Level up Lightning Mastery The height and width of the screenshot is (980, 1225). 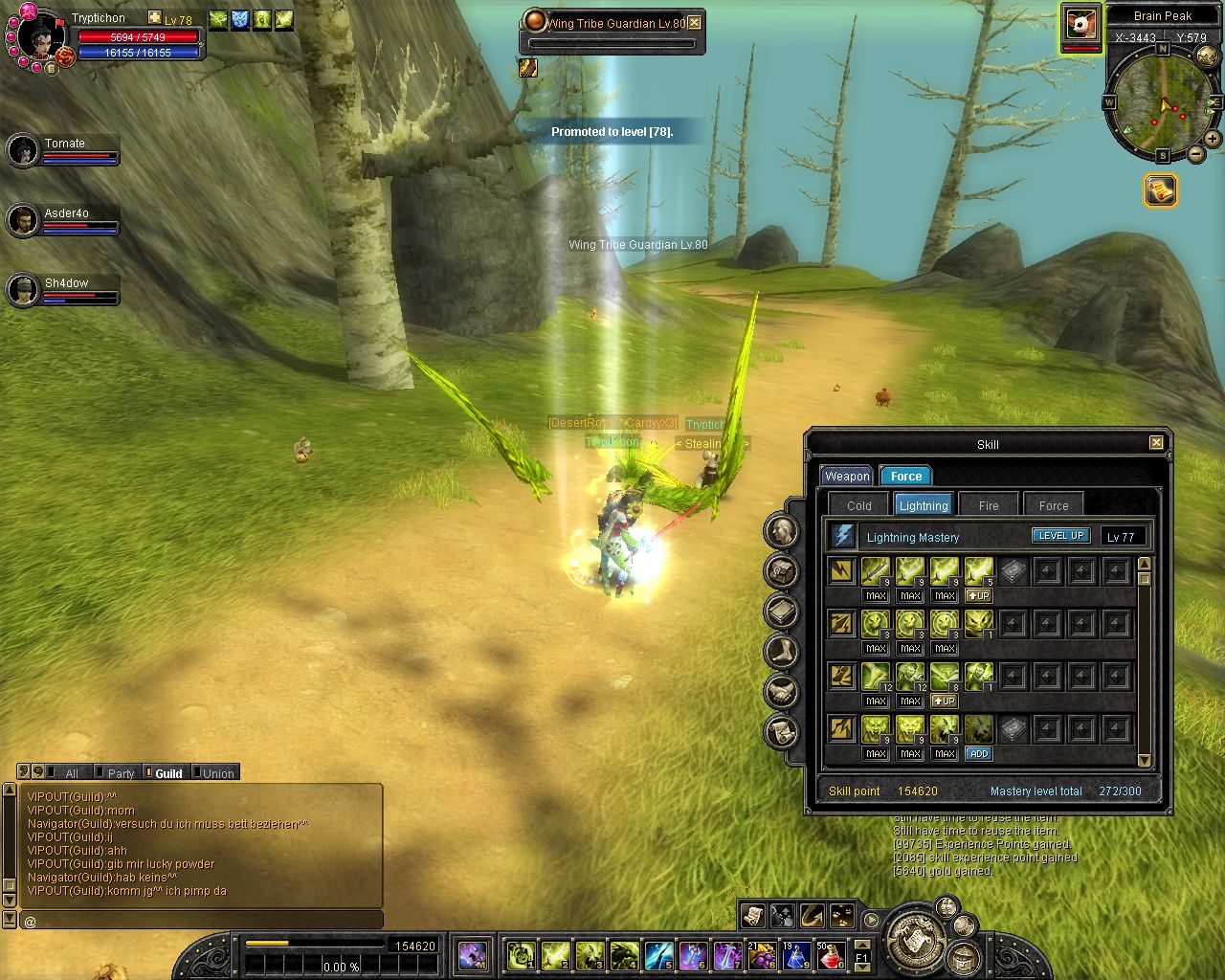coord(1060,536)
